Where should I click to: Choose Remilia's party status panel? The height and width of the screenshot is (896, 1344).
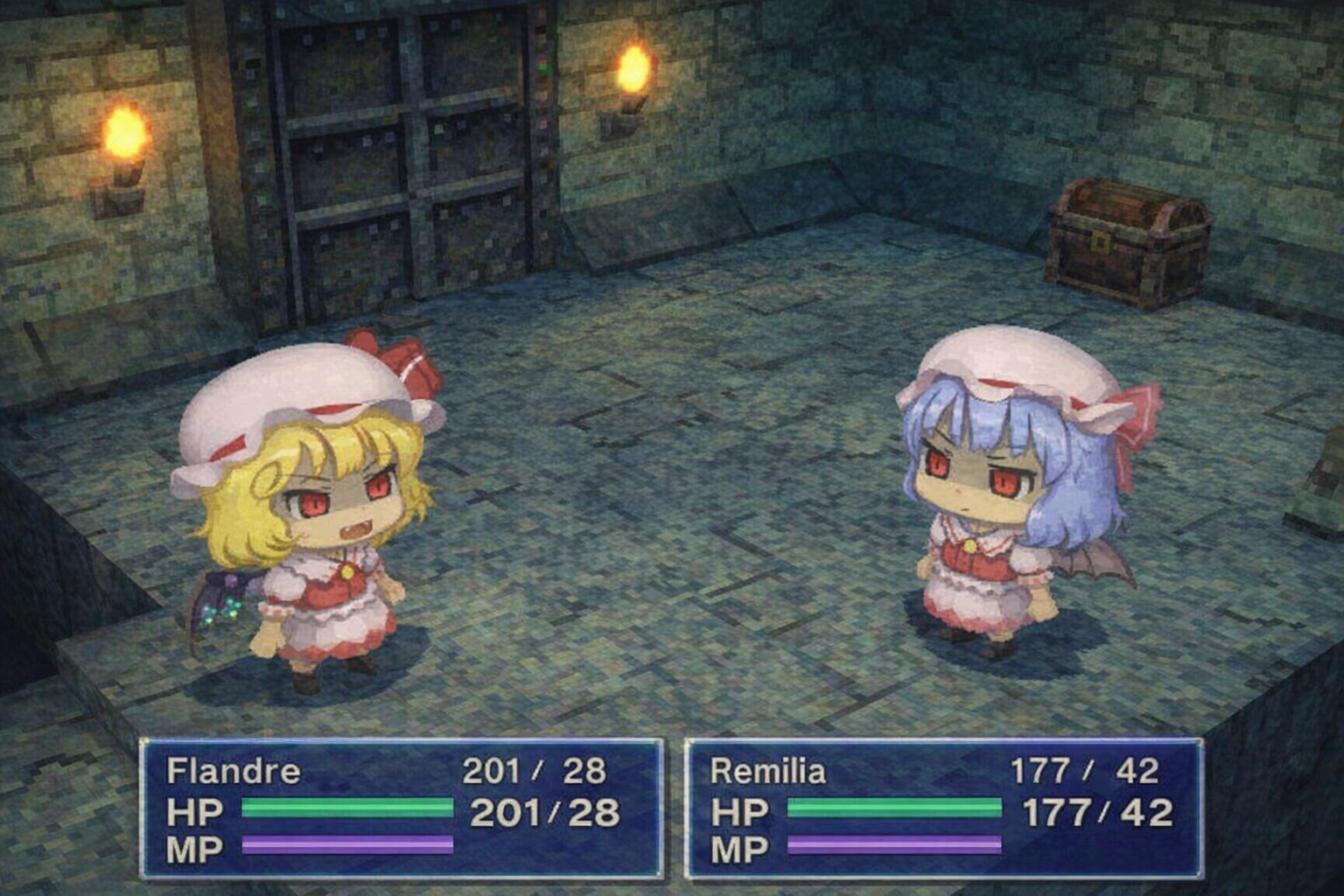[943, 808]
